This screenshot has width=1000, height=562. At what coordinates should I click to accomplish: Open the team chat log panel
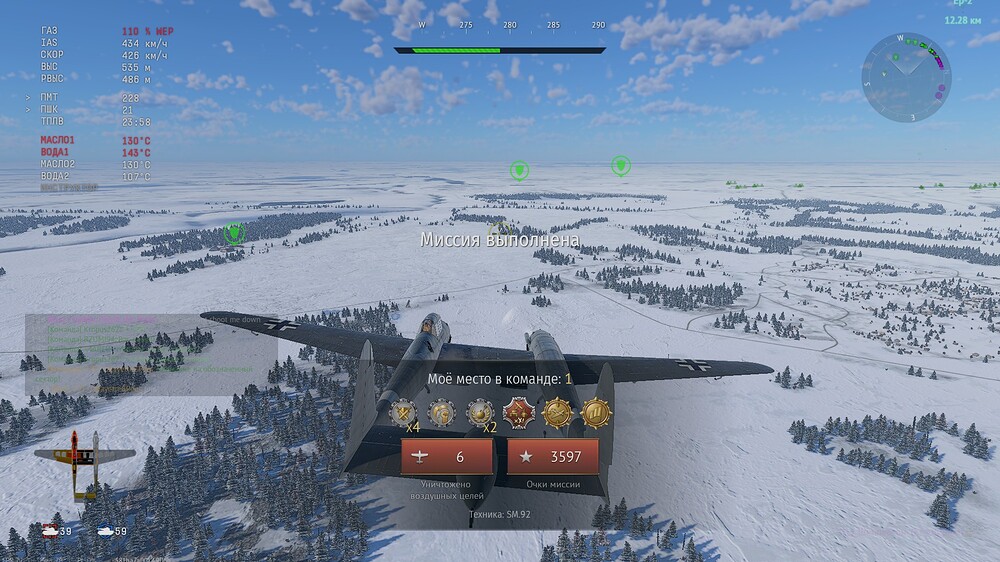pos(150,355)
